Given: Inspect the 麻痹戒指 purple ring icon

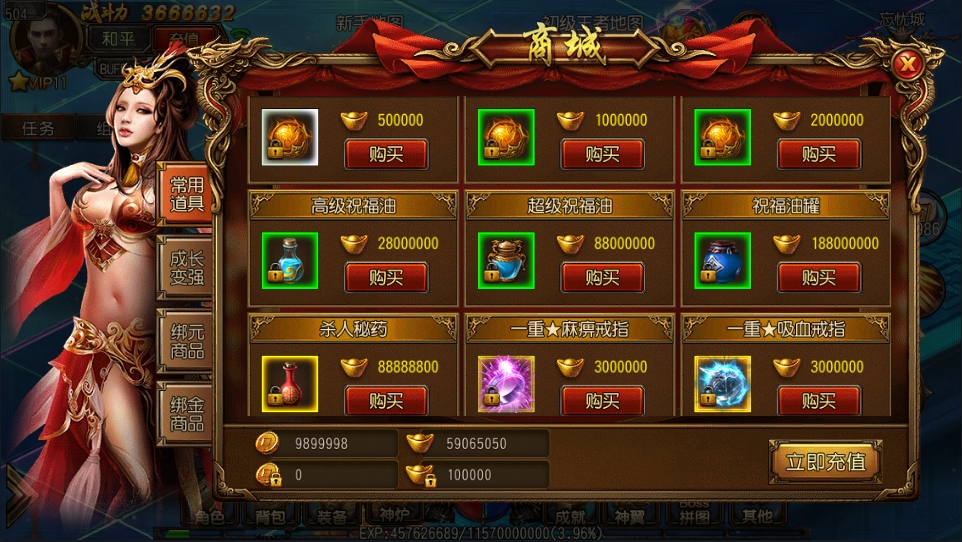Looking at the screenshot, I should coord(506,383).
